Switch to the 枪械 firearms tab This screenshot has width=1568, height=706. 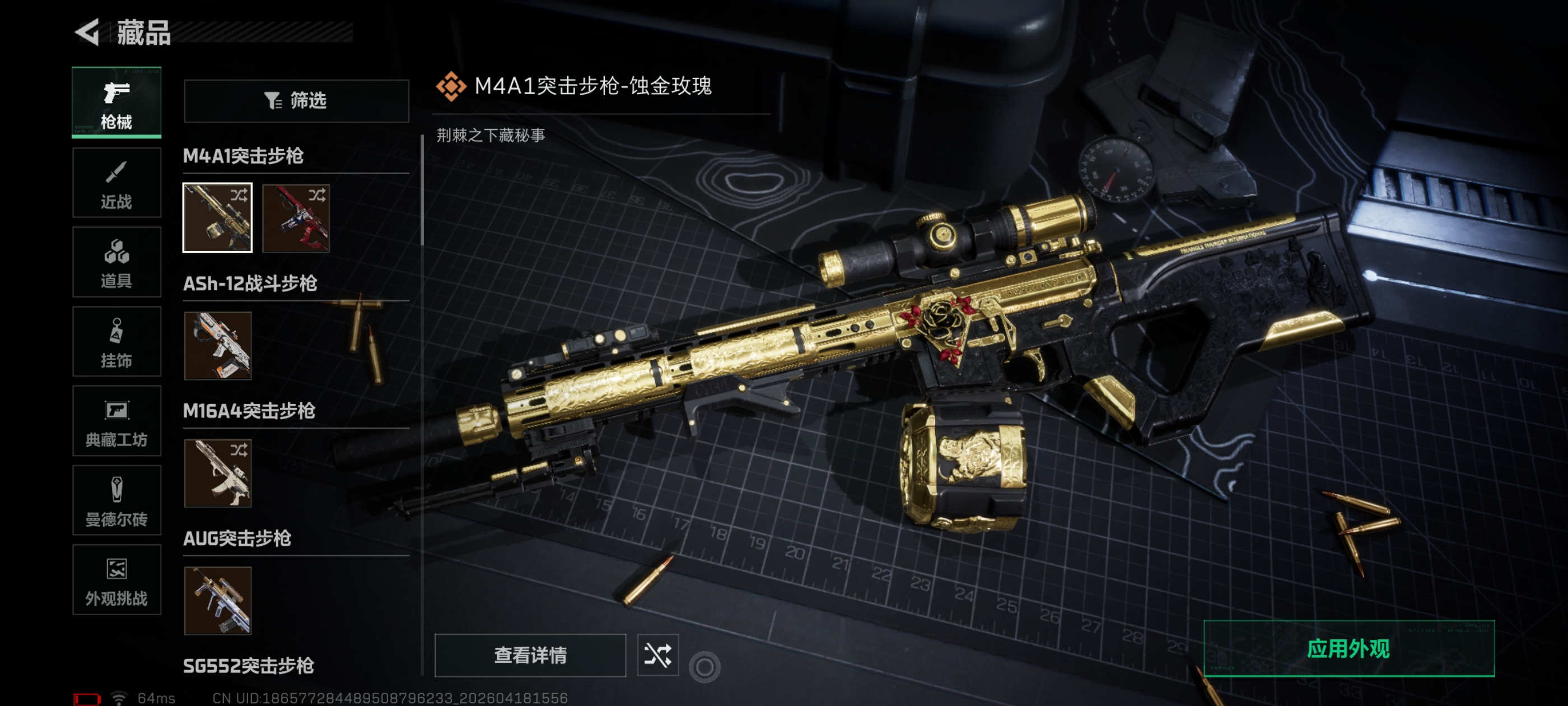[116, 103]
